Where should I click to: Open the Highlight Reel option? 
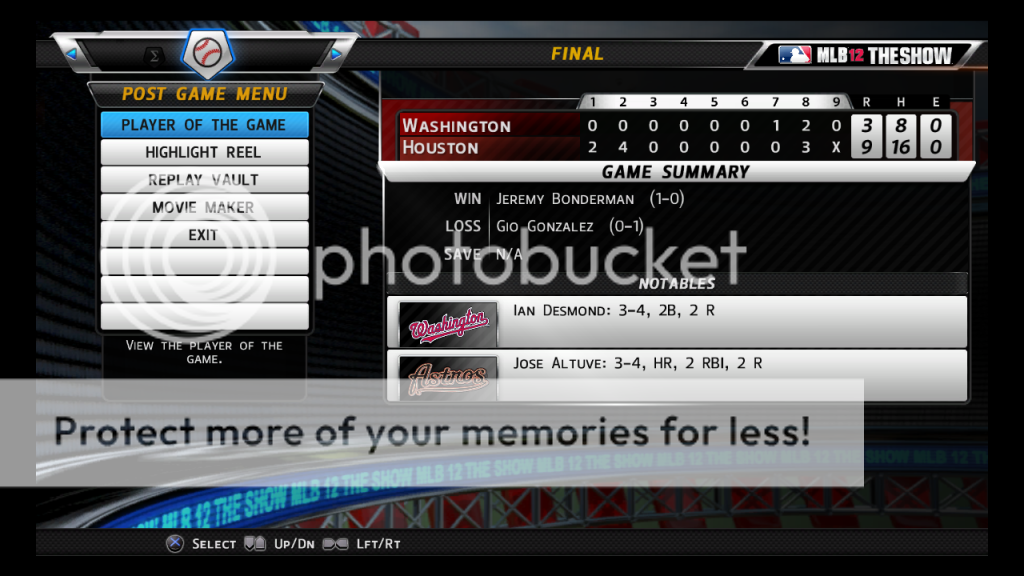pyautogui.click(x=204, y=152)
